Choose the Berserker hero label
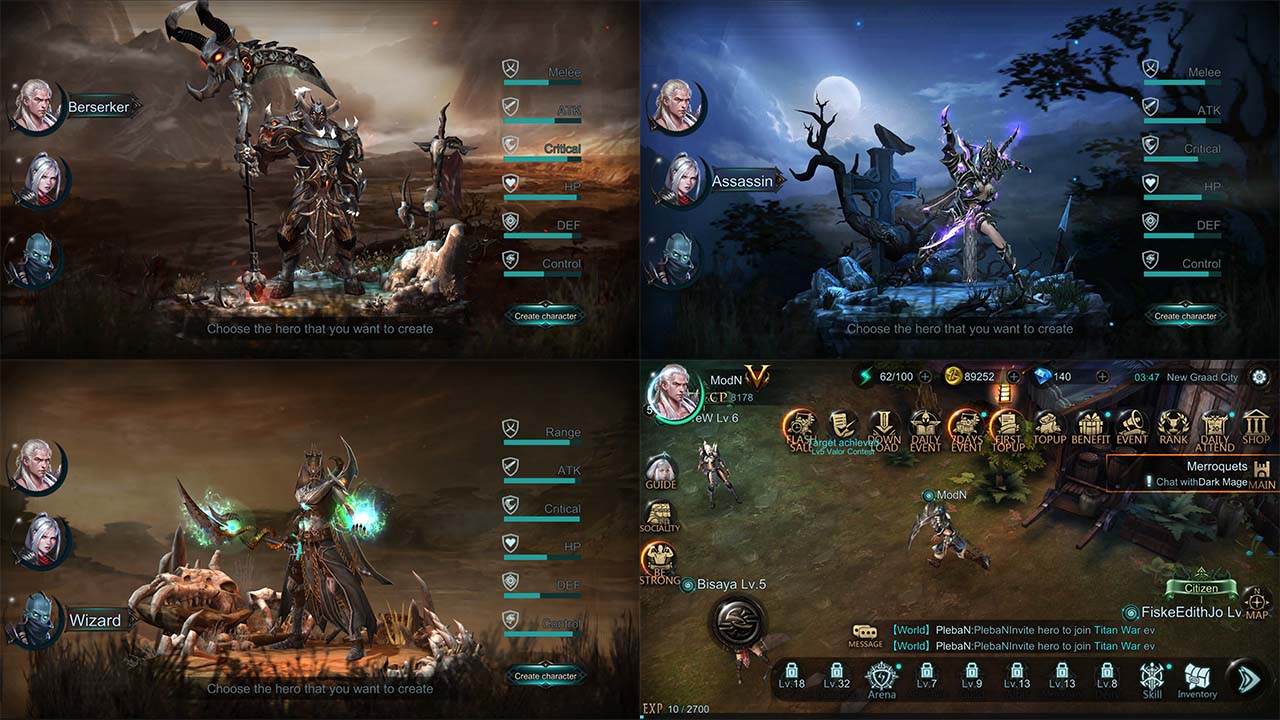 pos(98,107)
